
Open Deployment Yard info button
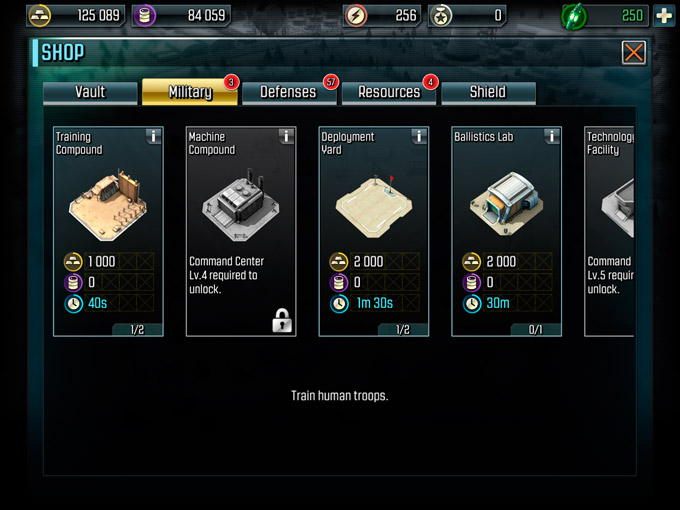coord(419,136)
